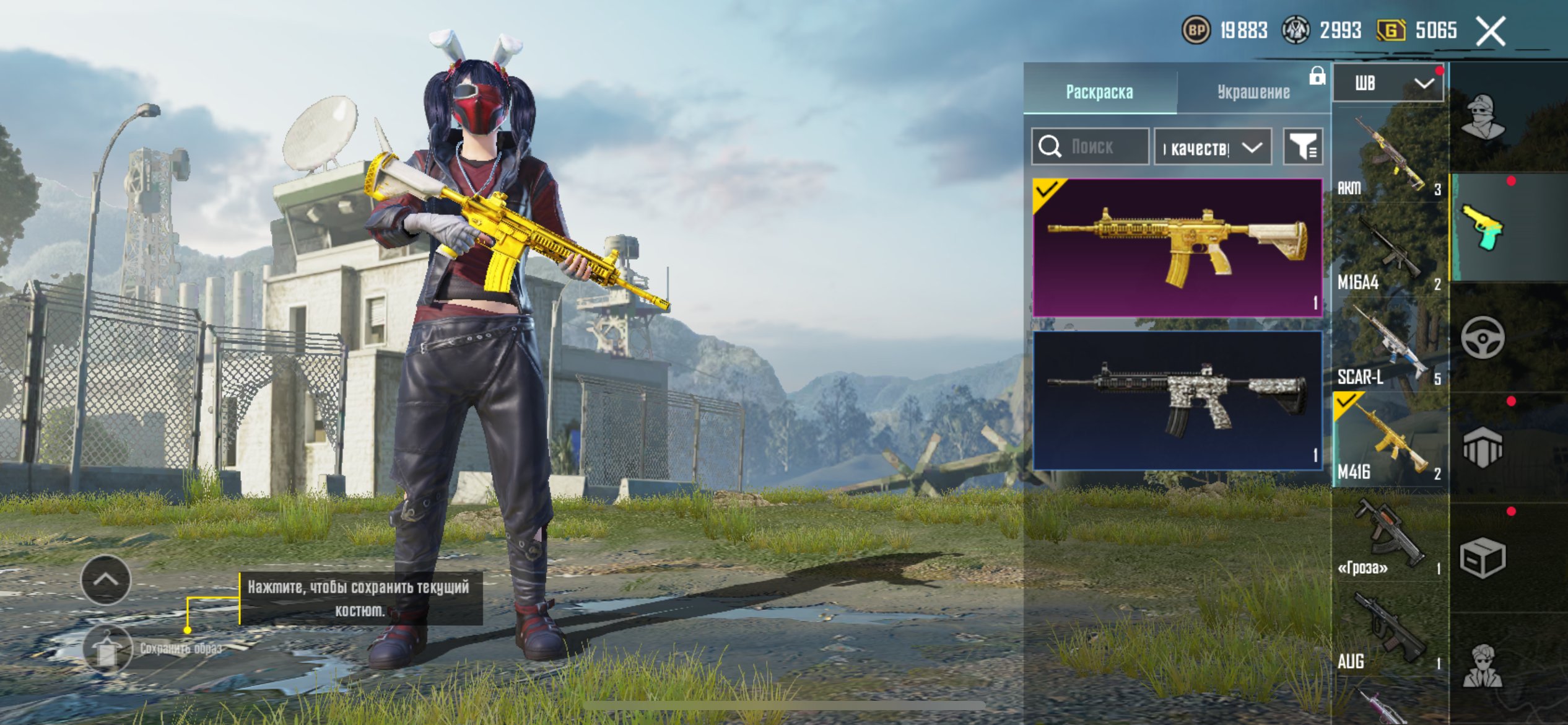The image size is (1568, 725).
Task: Choose the white camo M416 skin
Action: tap(1177, 400)
